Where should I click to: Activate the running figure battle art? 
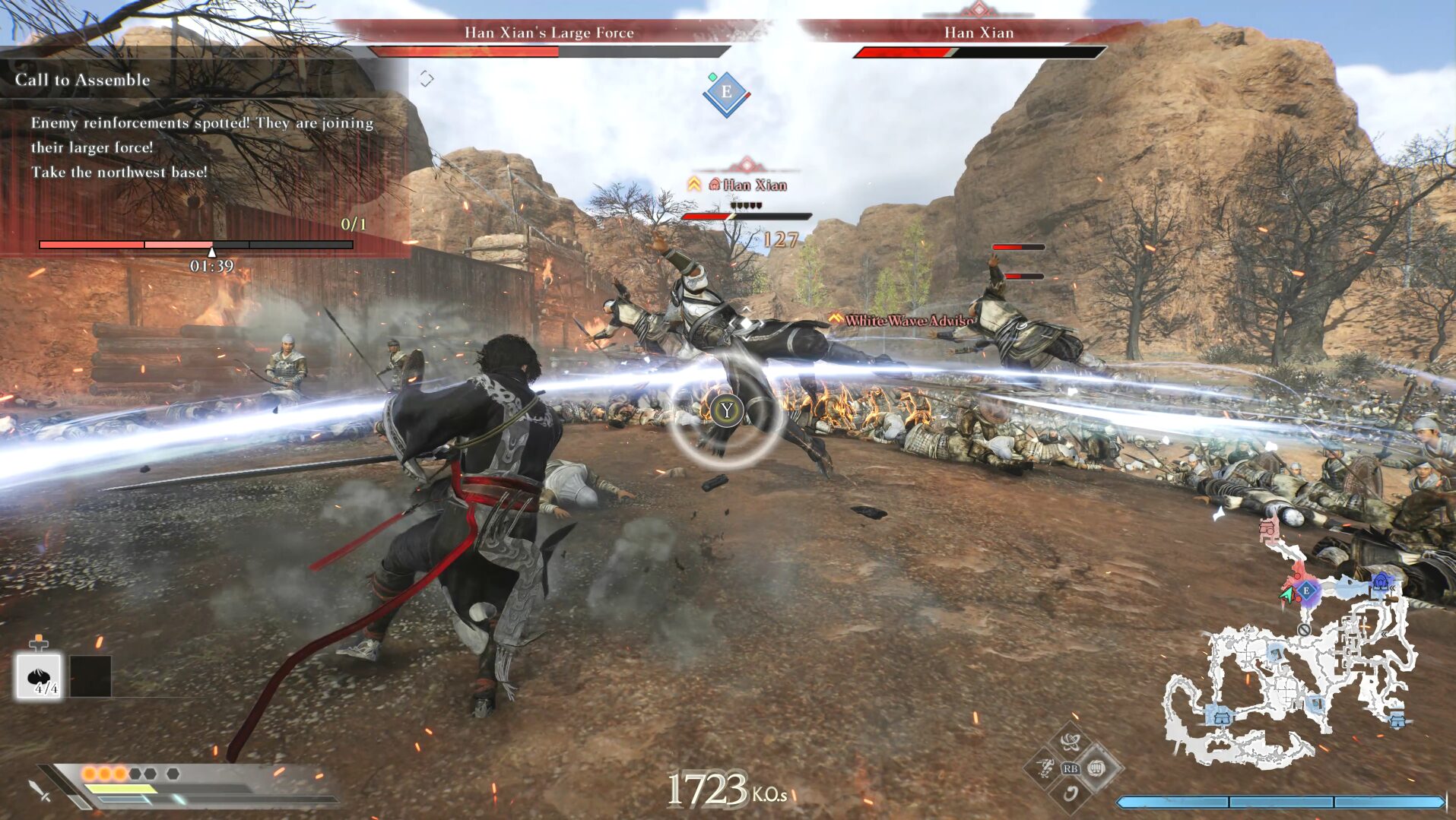click(1045, 768)
